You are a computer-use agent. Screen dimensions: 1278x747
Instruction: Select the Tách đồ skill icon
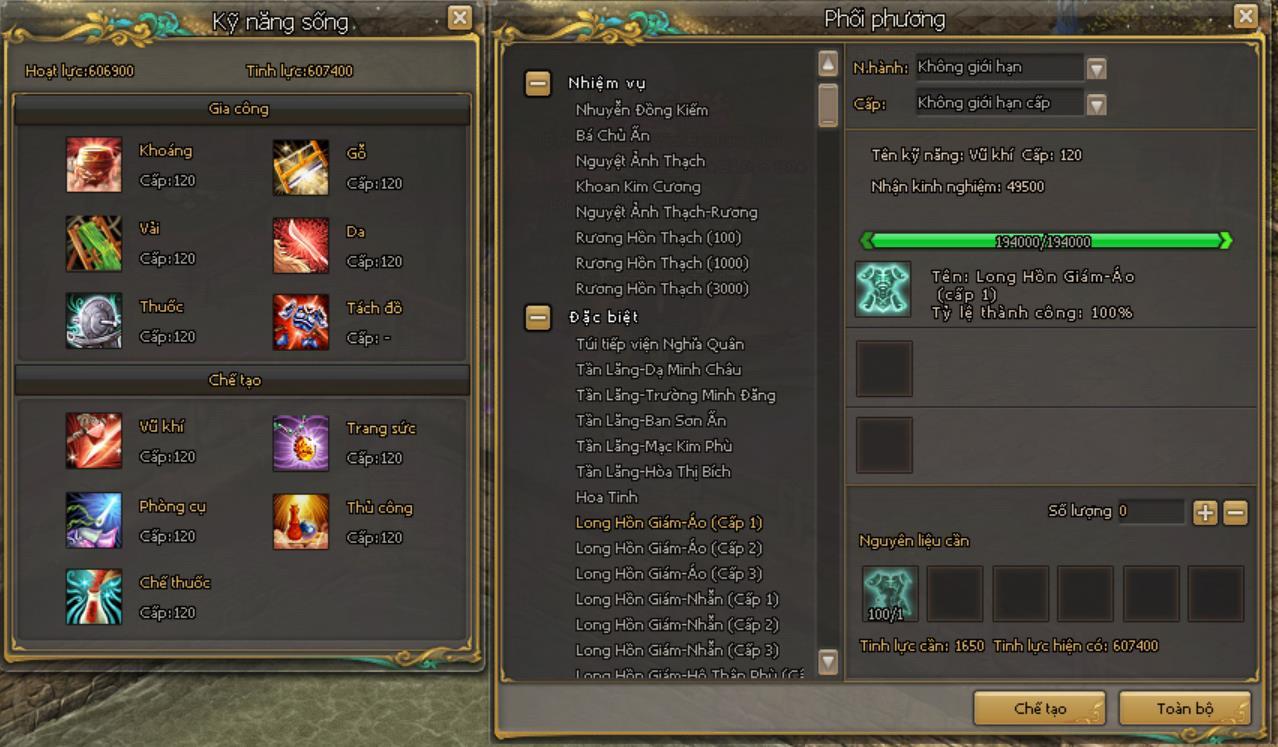(301, 322)
